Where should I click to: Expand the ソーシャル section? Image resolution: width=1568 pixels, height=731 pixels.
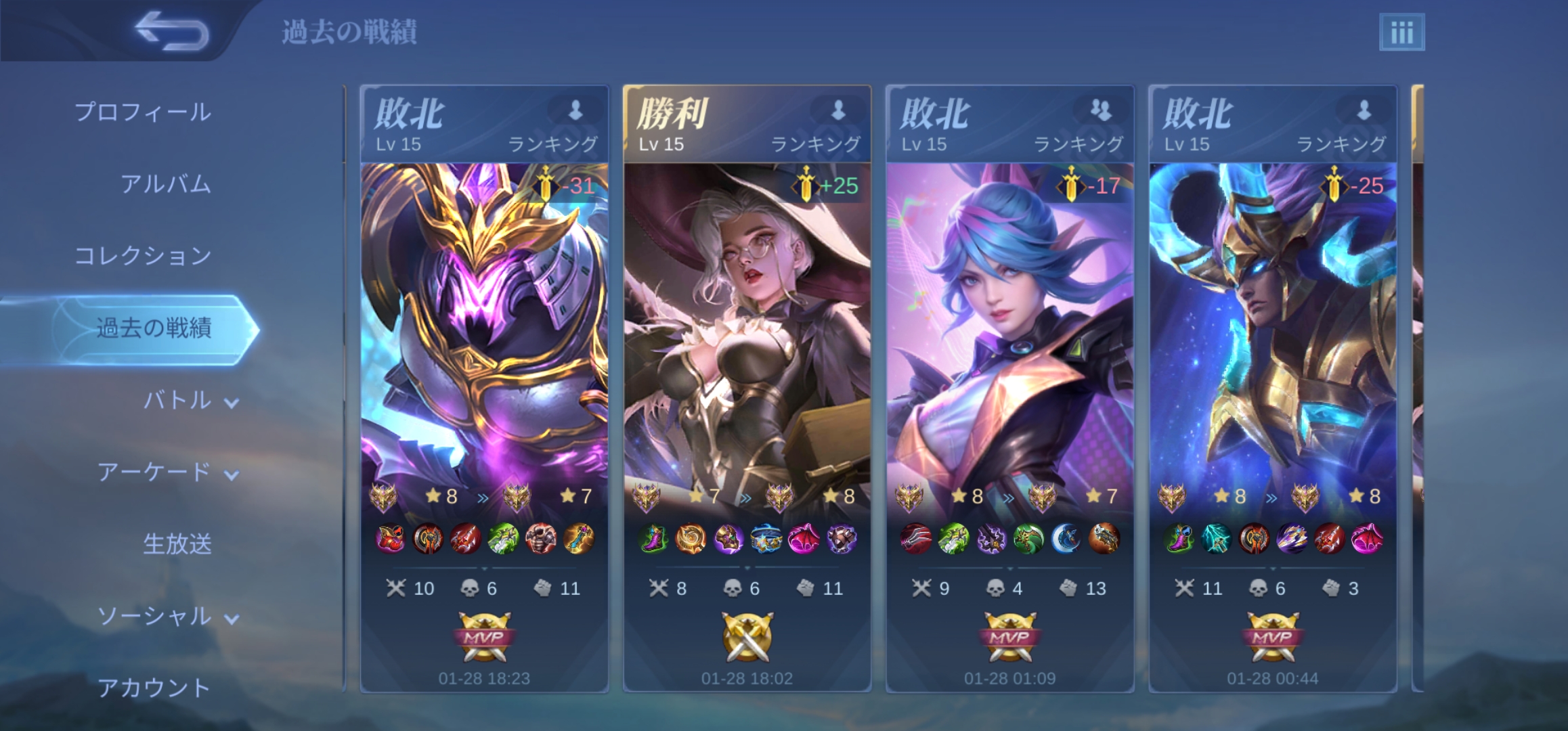[x=168, y=617]
